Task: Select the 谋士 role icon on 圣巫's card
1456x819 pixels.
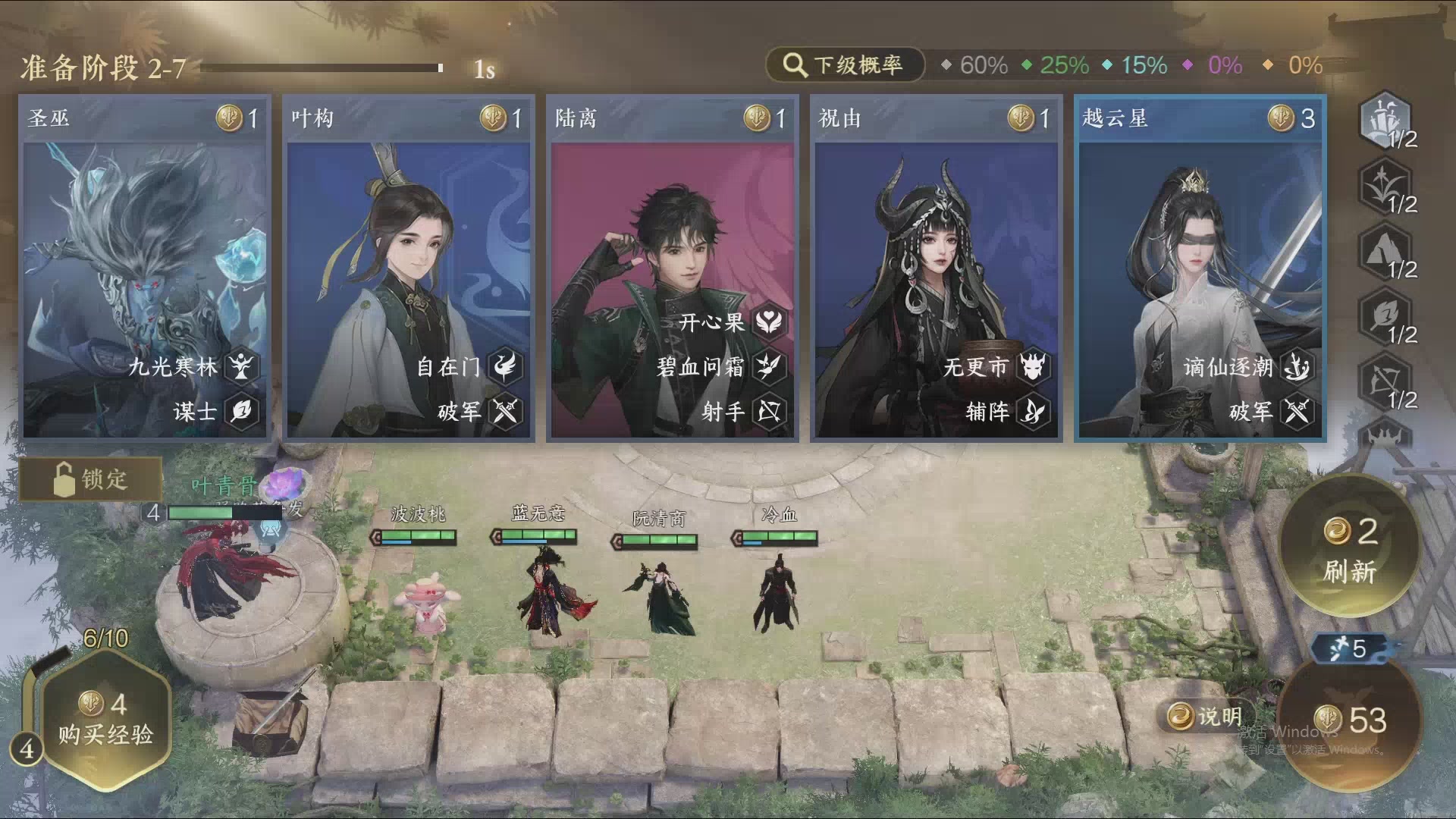Action: pos(240,413)
